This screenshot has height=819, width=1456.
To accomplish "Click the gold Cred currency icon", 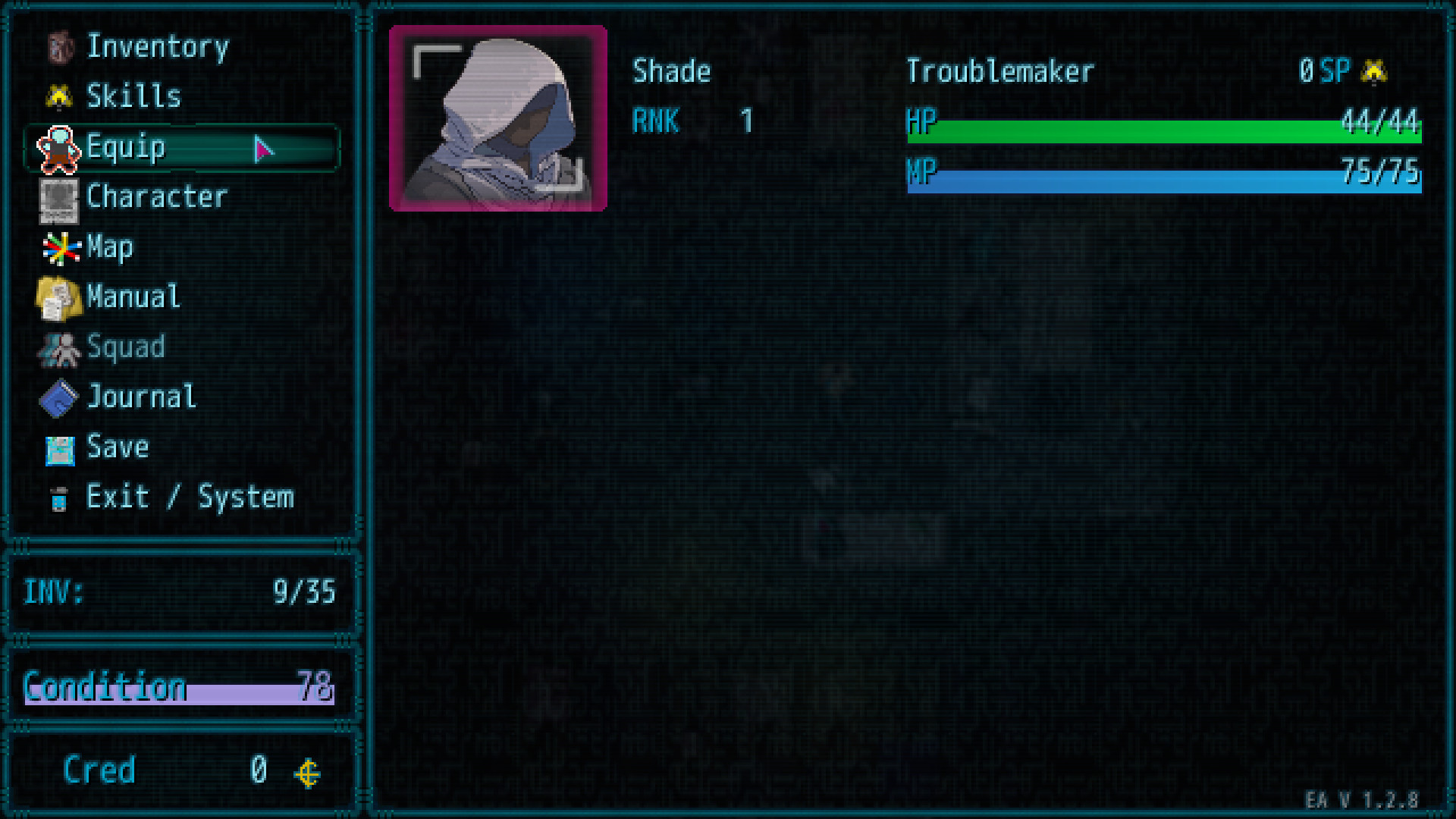I will (x=306, y=770).
